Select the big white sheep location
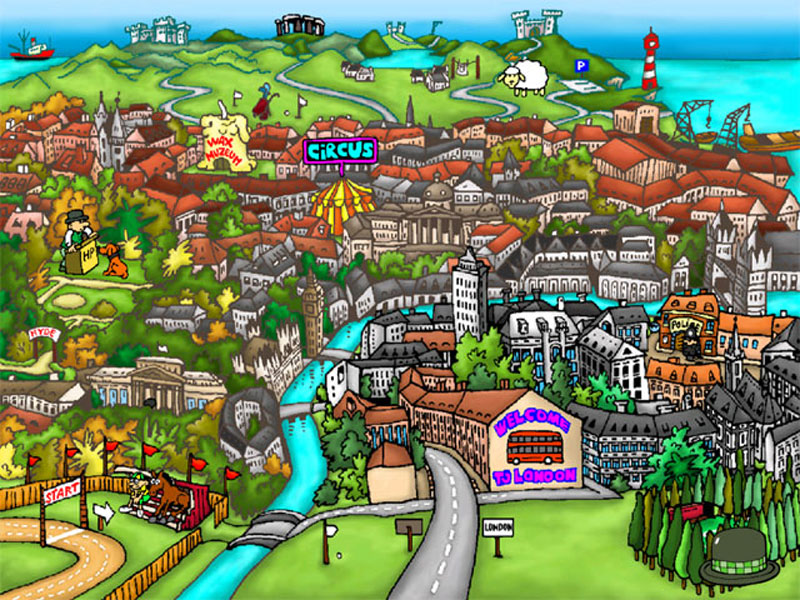The image size is (800, 600). [526, 76]
